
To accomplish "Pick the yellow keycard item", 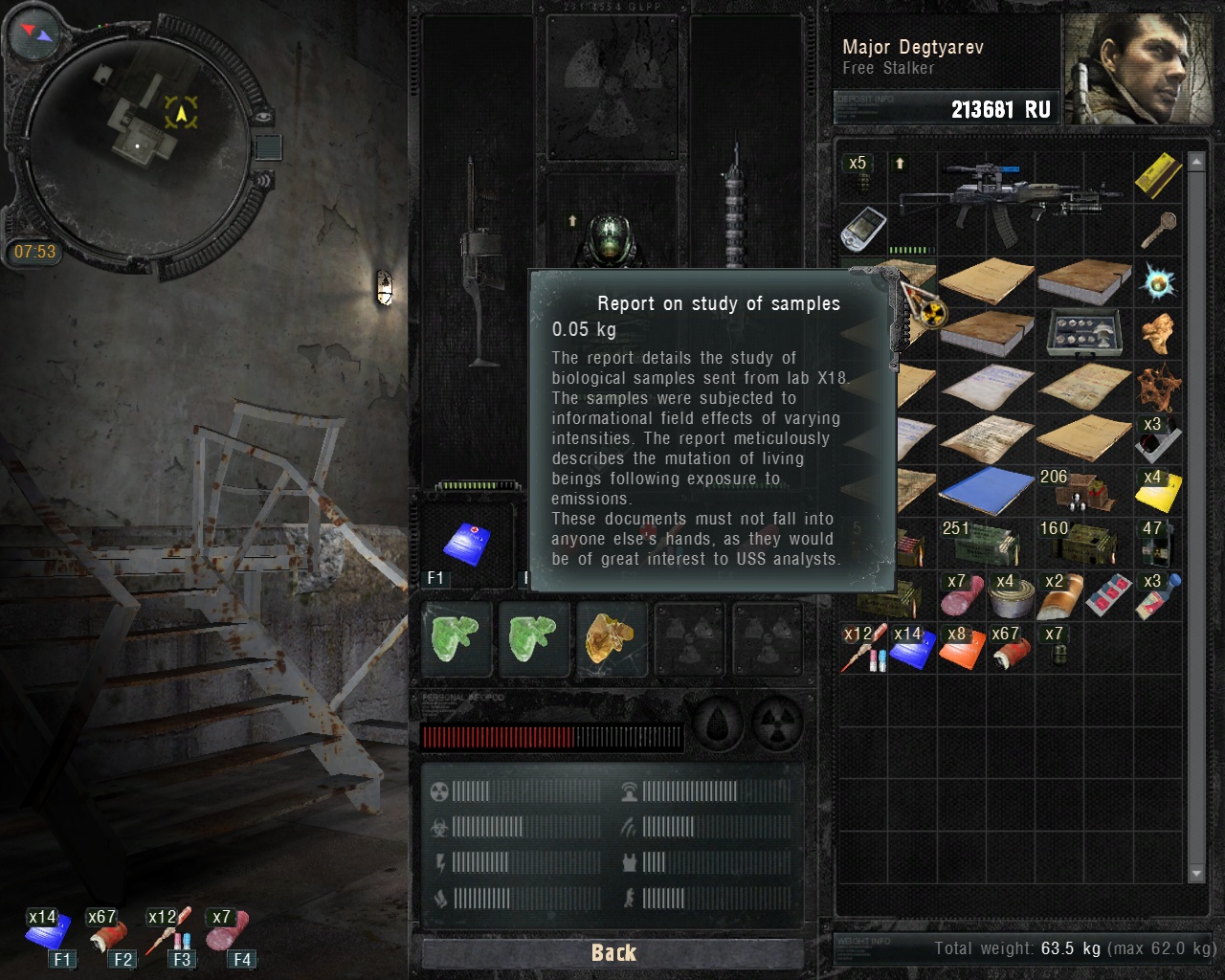I will pos(1158,175).
